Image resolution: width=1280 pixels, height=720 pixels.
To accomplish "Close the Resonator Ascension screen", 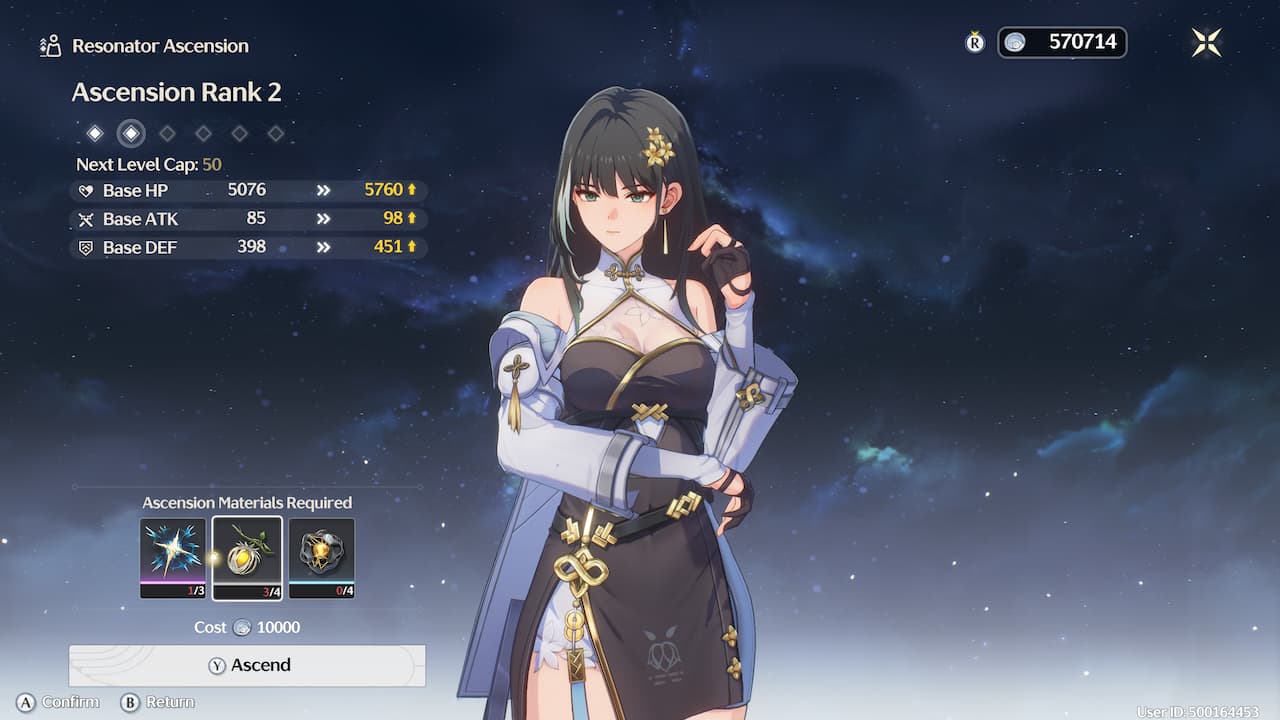I will [x=1206, y=42].
